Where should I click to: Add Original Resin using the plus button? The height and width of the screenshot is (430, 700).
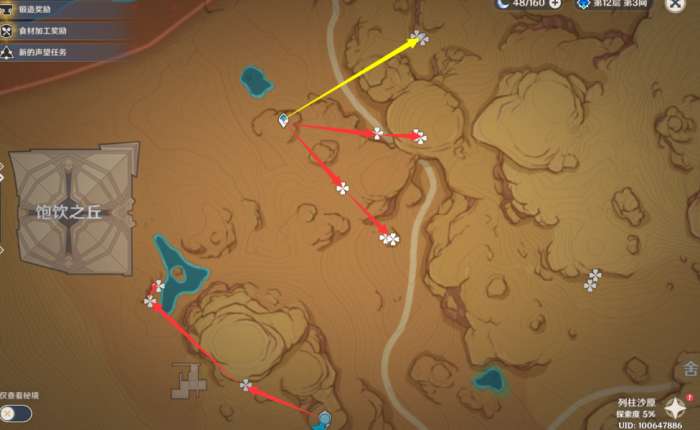pos(555,4)
